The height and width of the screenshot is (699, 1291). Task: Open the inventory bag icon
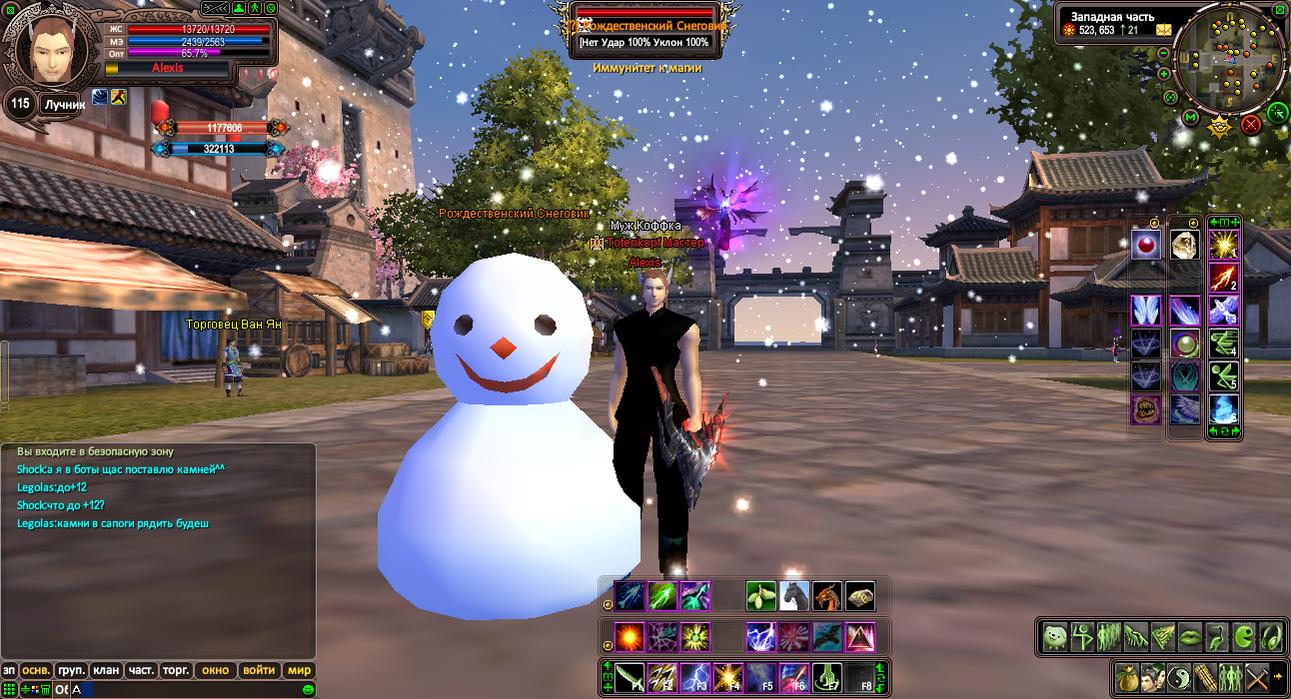(x=1127, y=676)
